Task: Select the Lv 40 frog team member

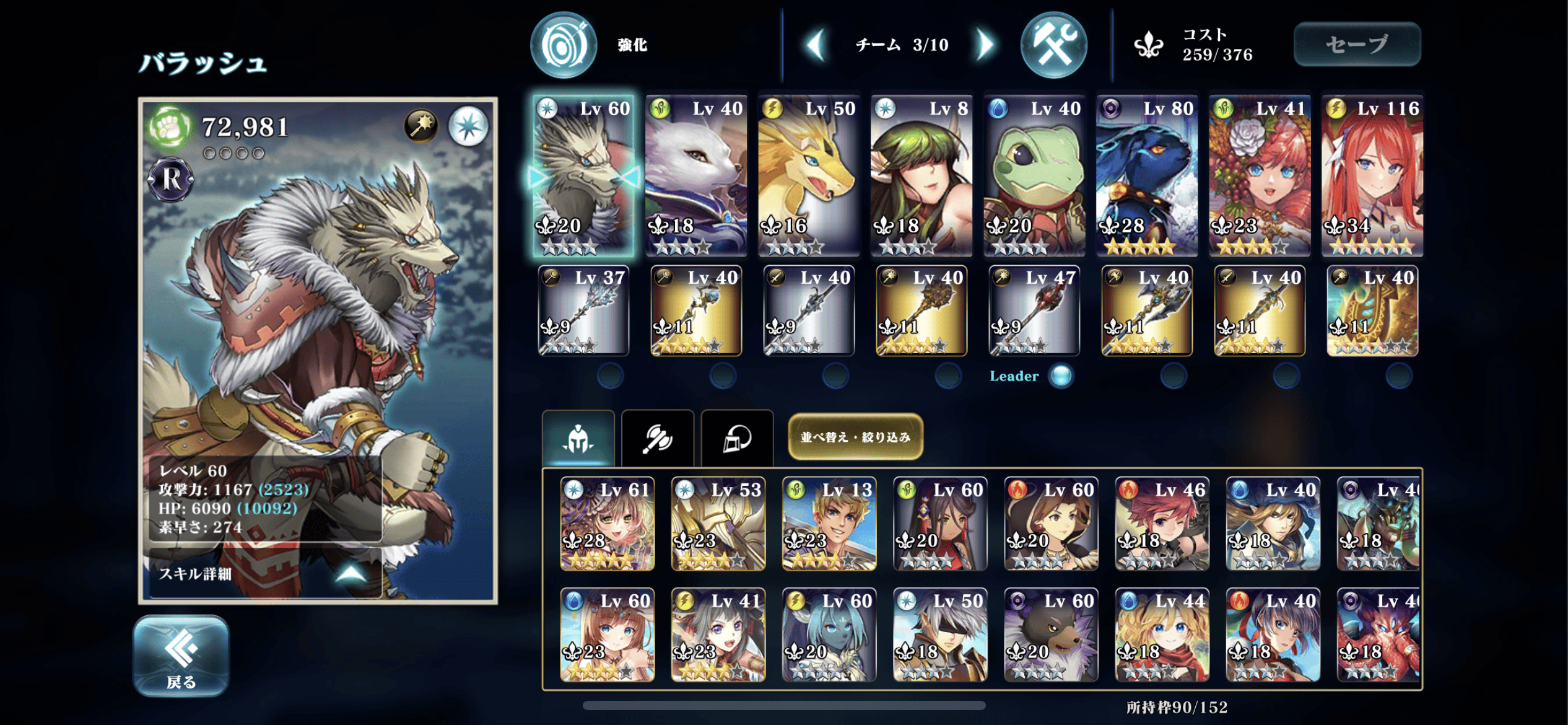Action: click(1034, 175)
